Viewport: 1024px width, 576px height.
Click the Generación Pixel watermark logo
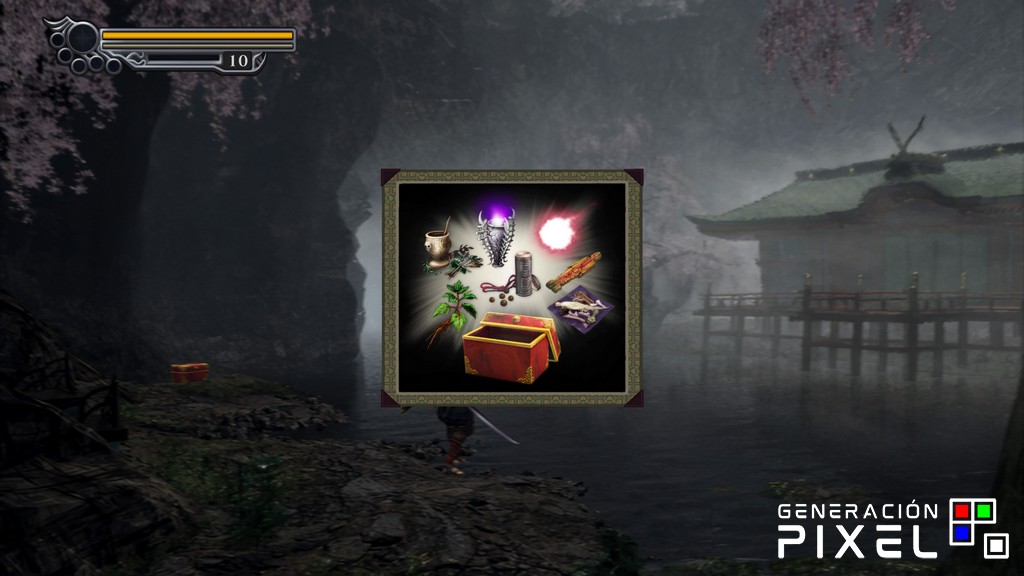[892, 529]
